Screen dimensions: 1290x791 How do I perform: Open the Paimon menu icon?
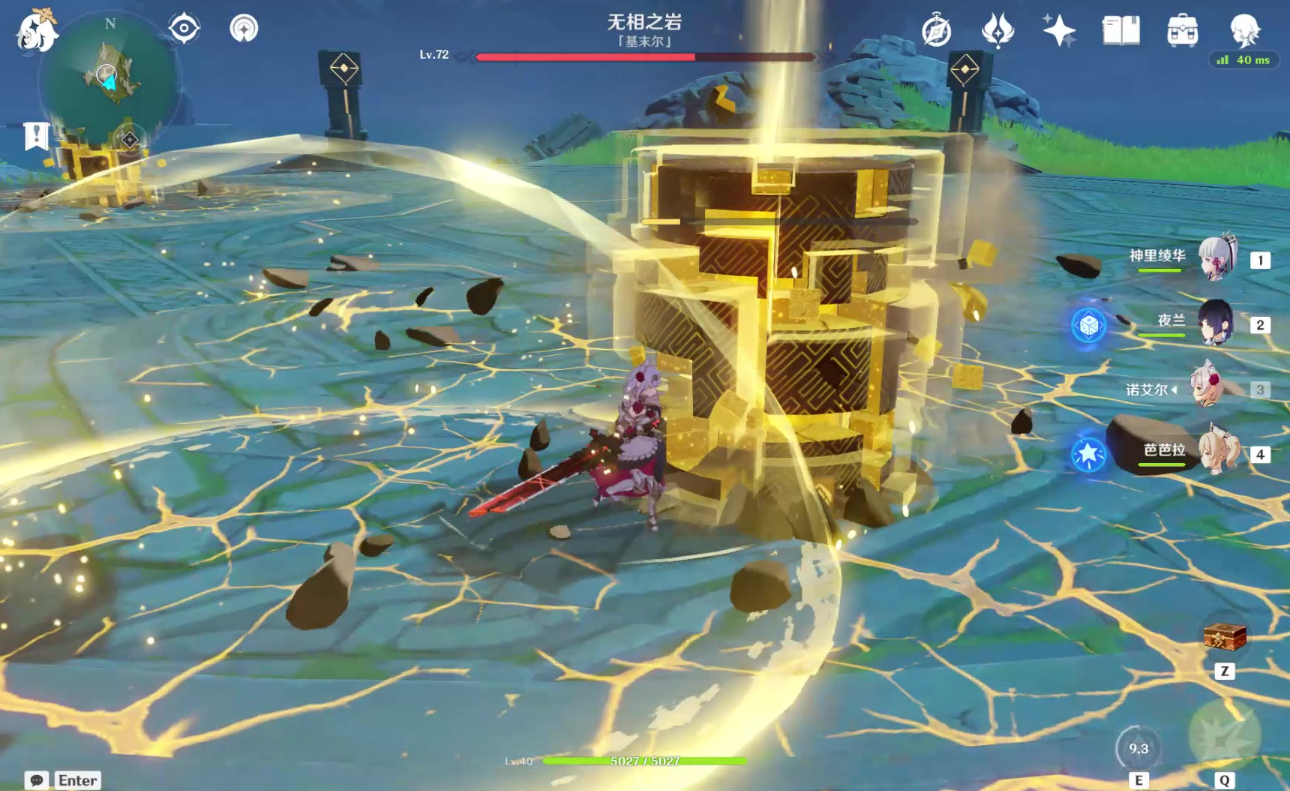pyautogui.click(x=35, y=31)
